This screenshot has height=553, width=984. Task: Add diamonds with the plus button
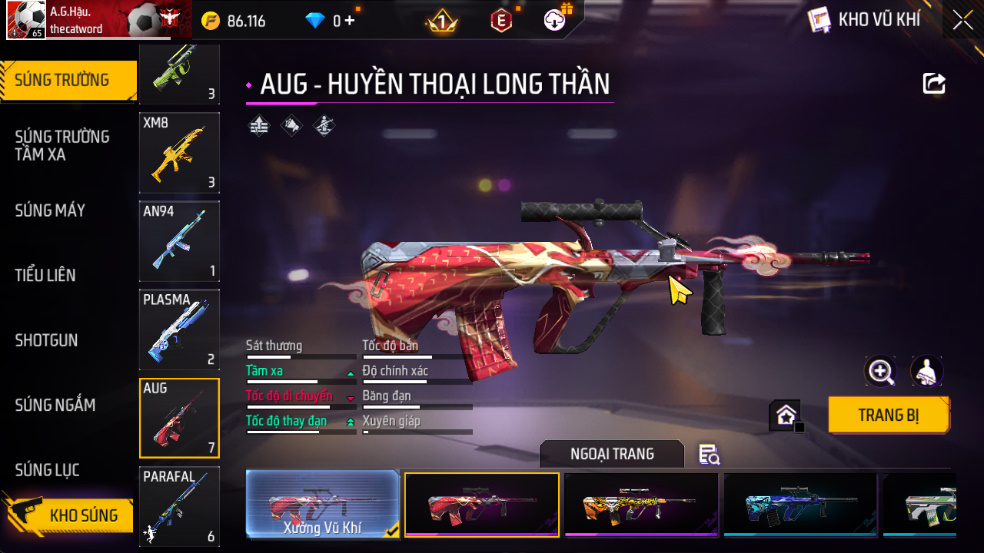tap(350, 20)
